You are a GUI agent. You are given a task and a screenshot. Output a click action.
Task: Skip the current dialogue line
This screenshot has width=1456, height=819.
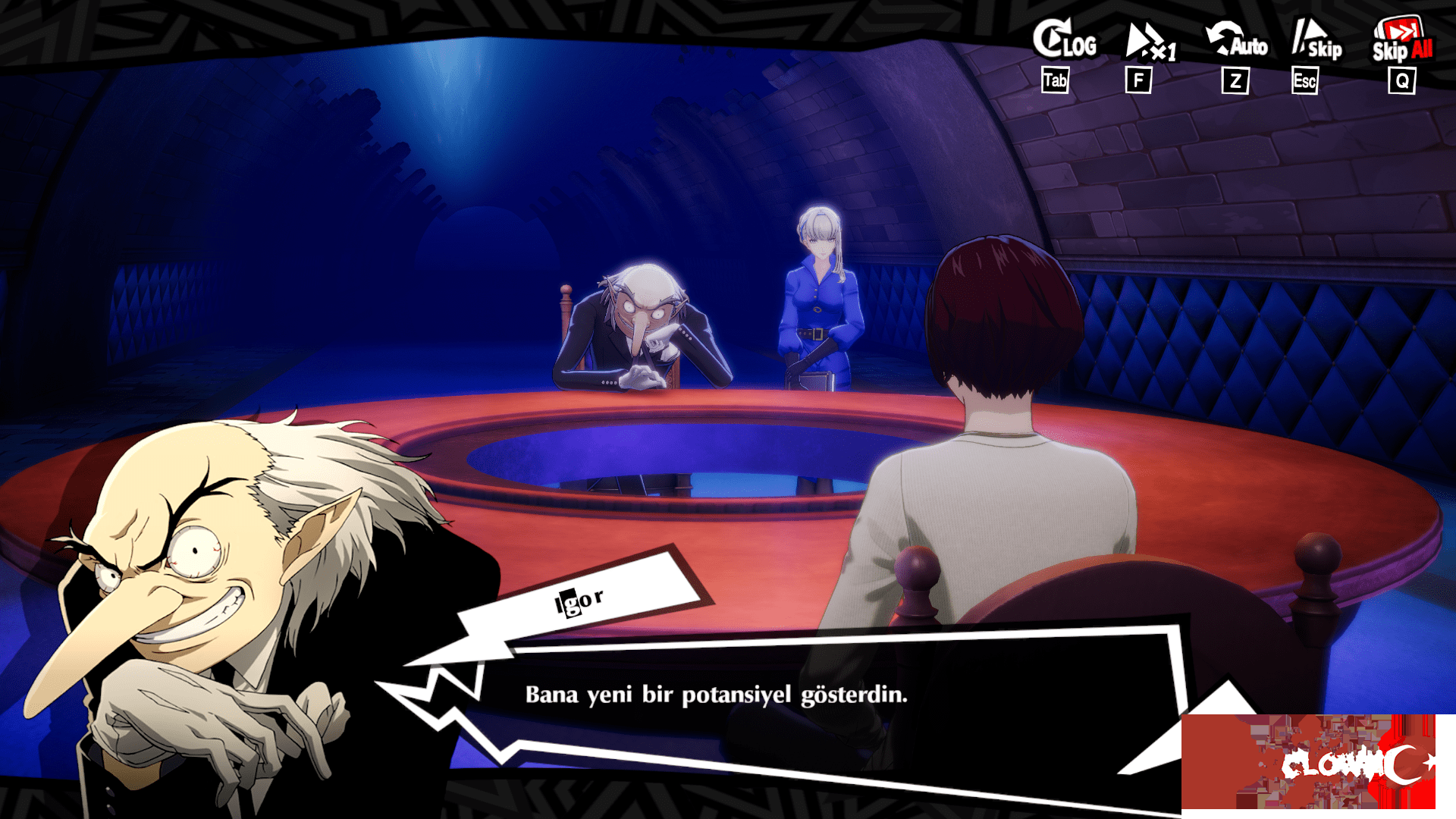tap(1316, 41)
